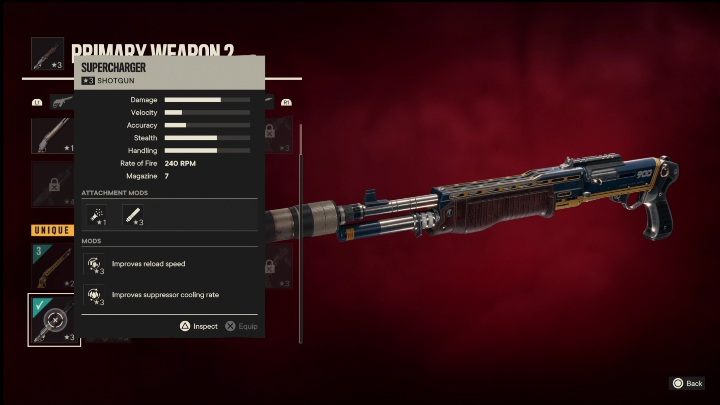
Task: Select the checkmarked Supercharger weapon tile
Action: [54, 319]
